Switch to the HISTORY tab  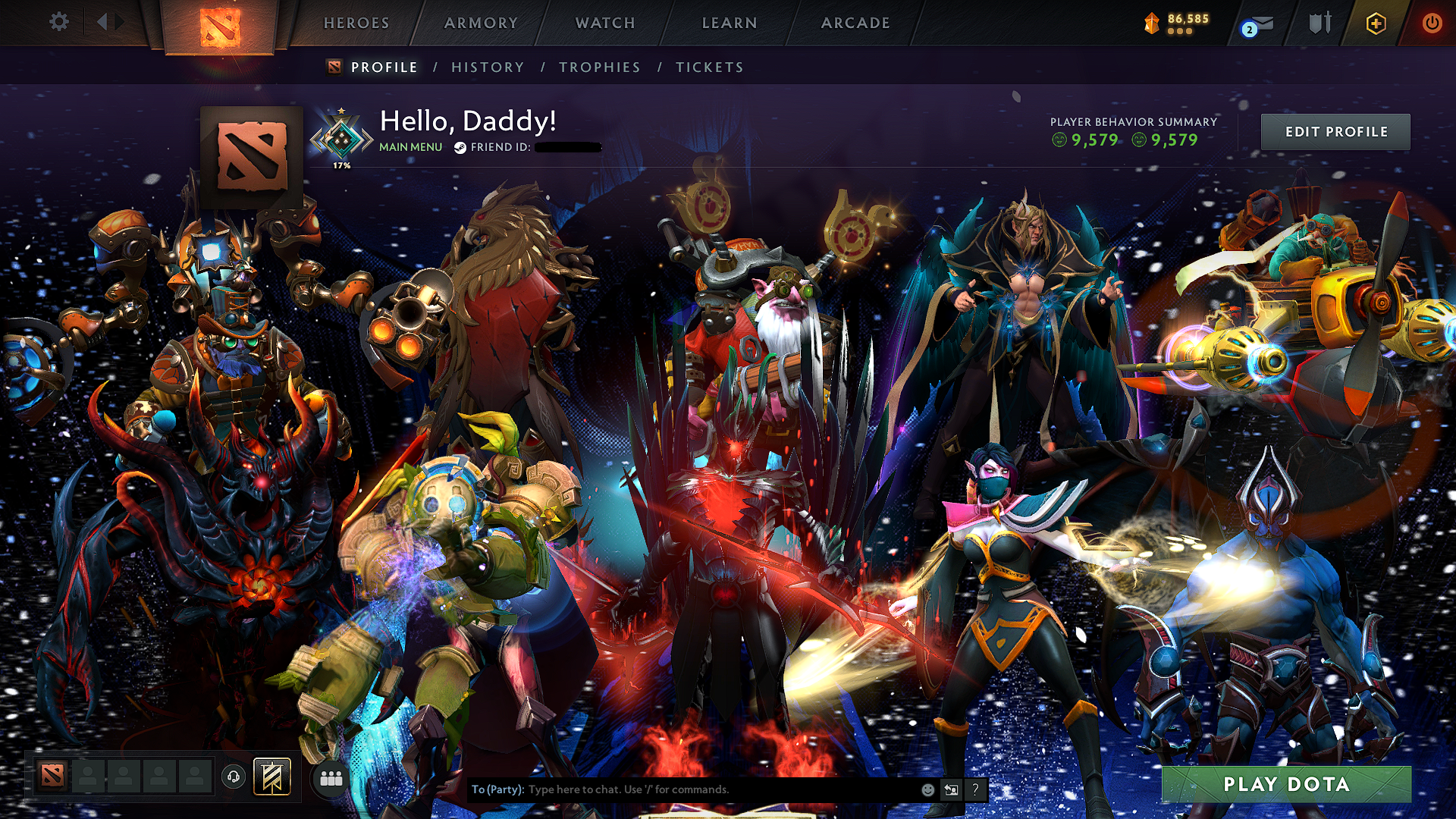487,67
